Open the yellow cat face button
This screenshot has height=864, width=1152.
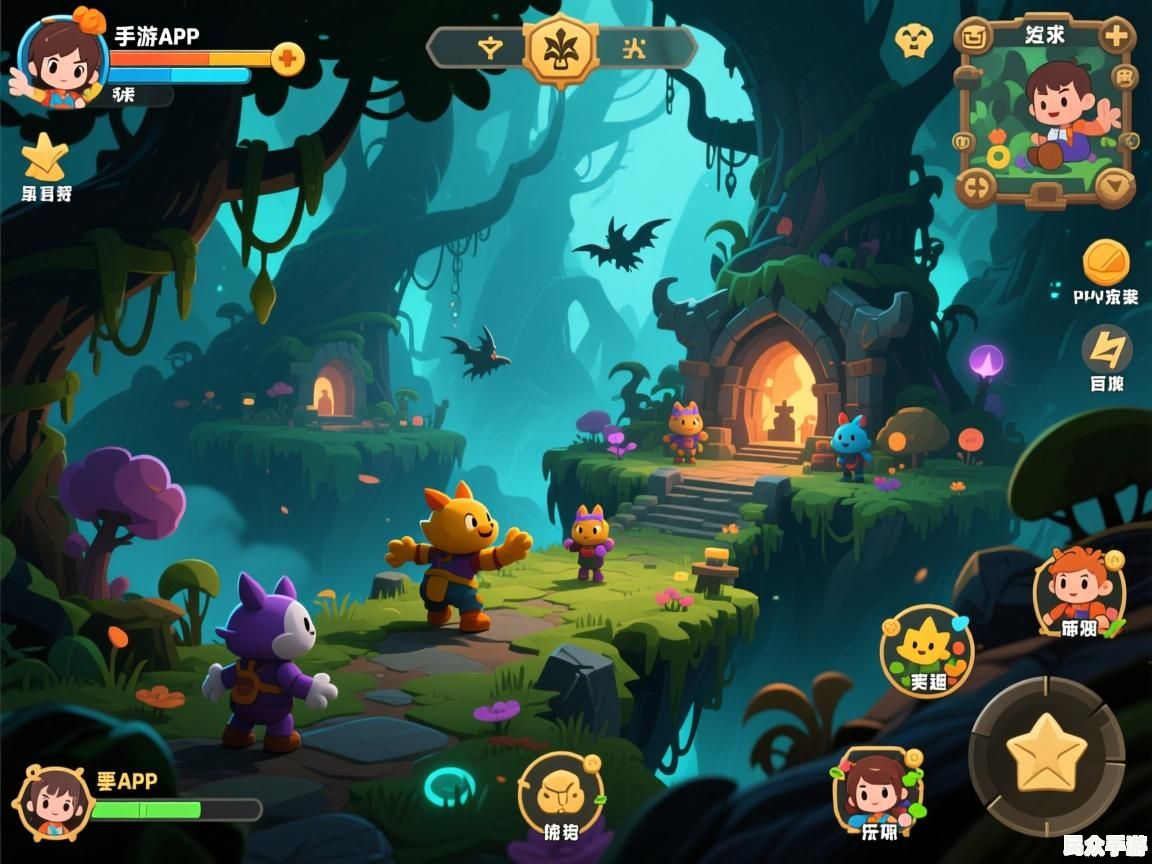(560, 794)
